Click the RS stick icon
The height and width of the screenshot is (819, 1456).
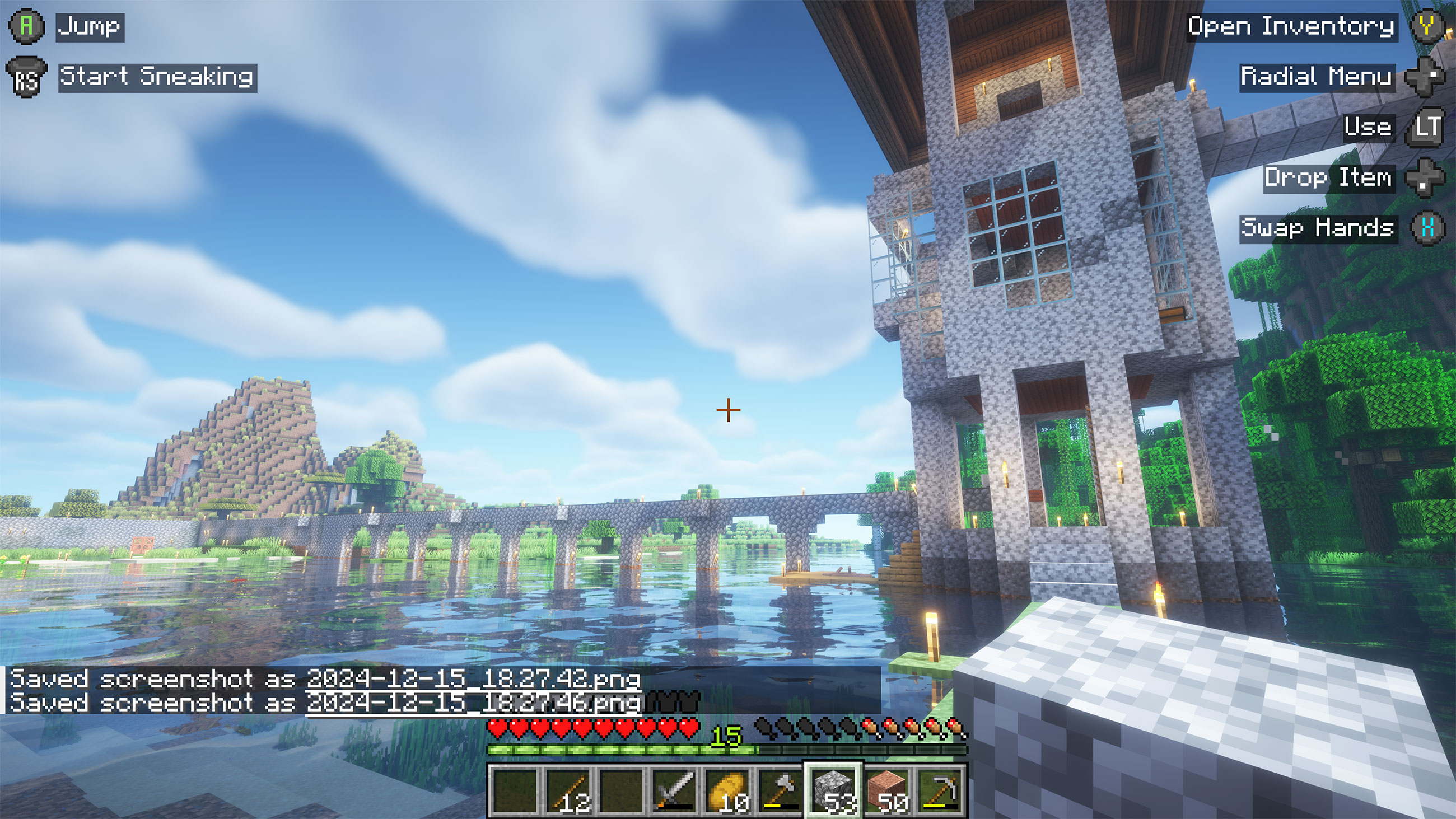[x=27, y=77]
